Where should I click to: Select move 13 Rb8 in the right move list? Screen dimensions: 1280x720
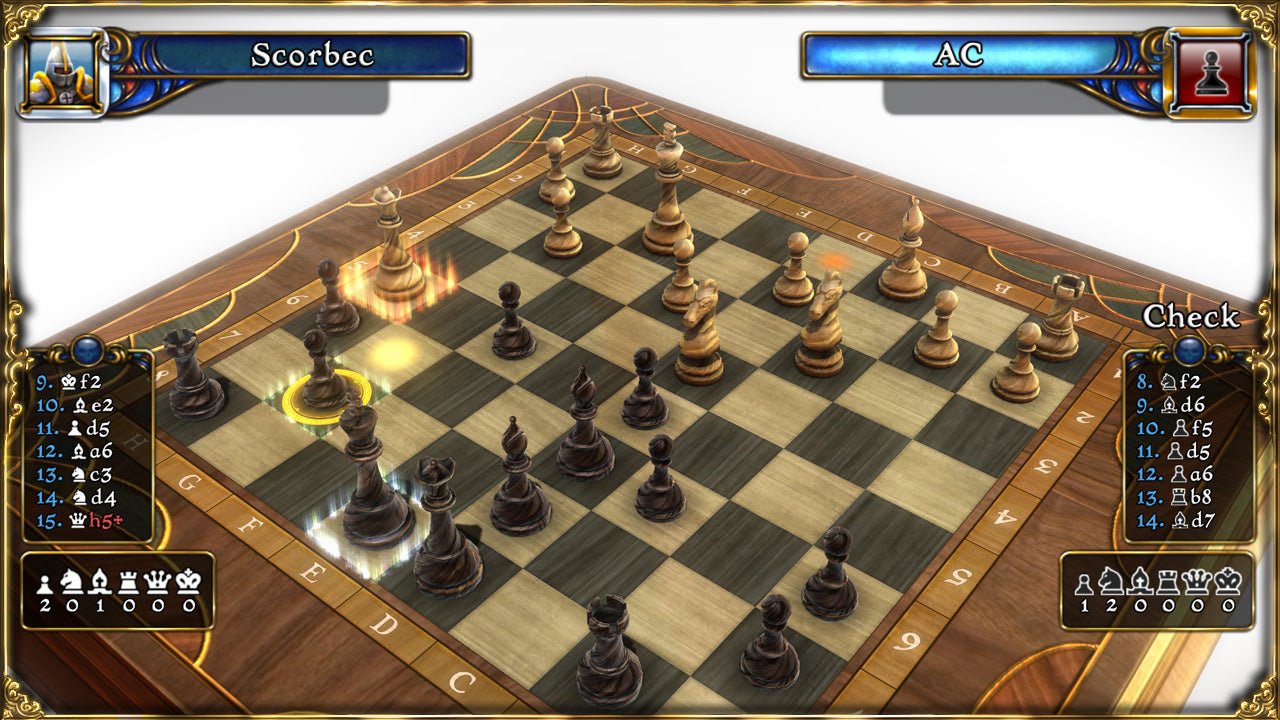point(1175,495)
